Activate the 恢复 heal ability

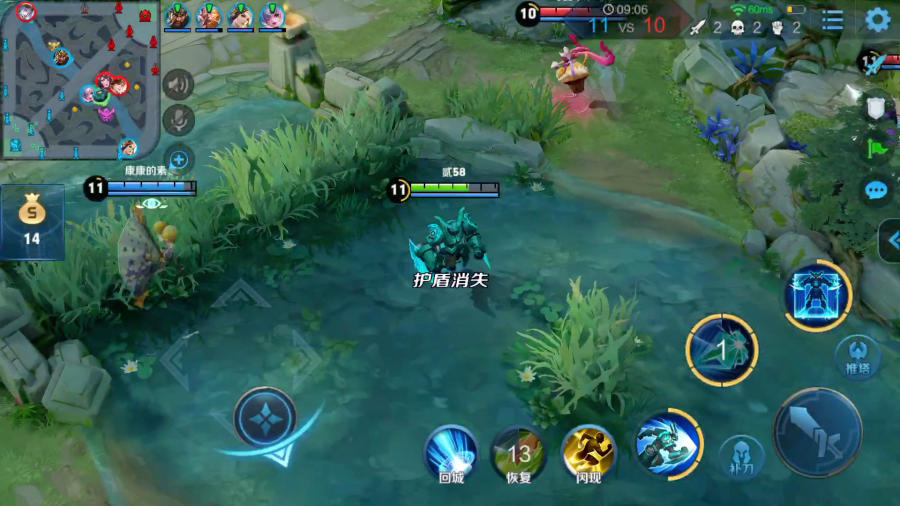pos(518,453)
